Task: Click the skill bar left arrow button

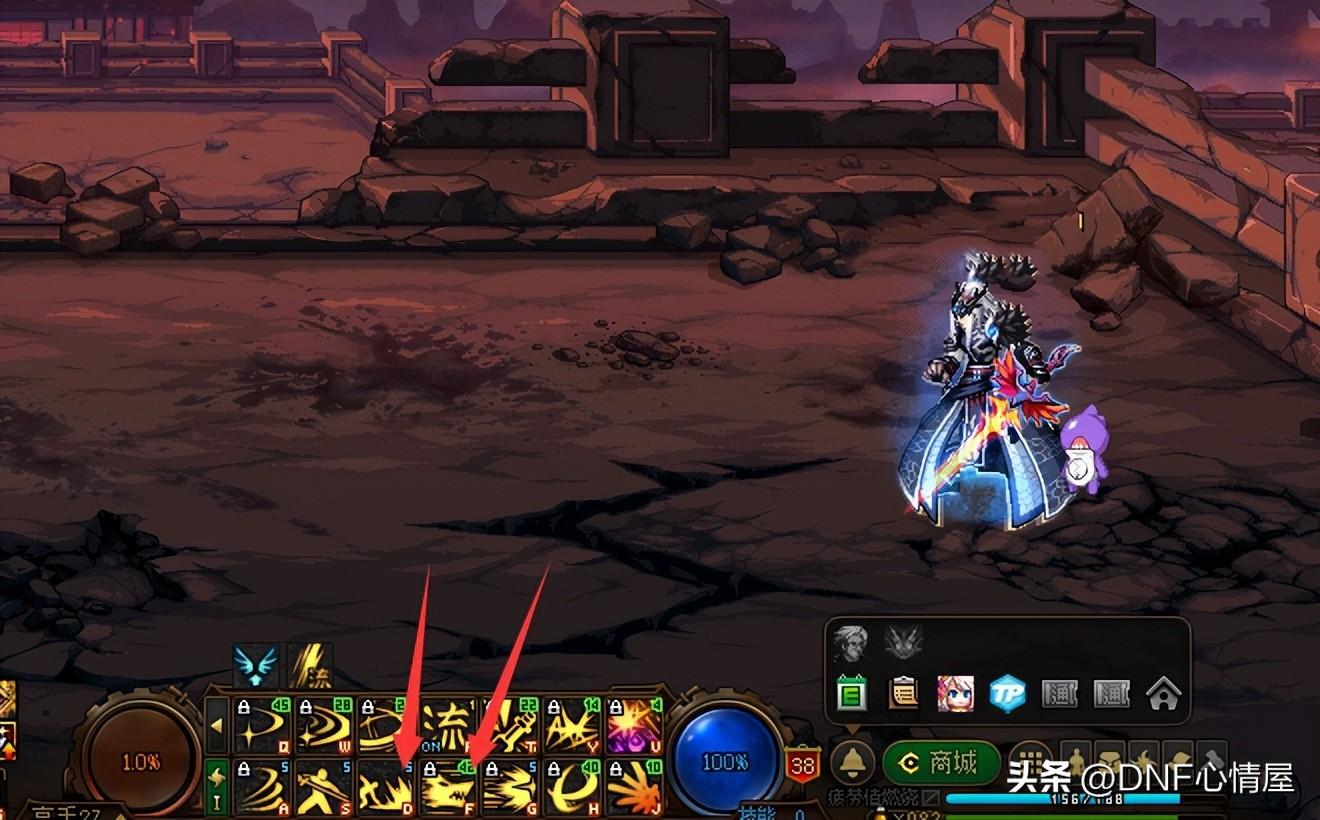Action: pos(216,725)
